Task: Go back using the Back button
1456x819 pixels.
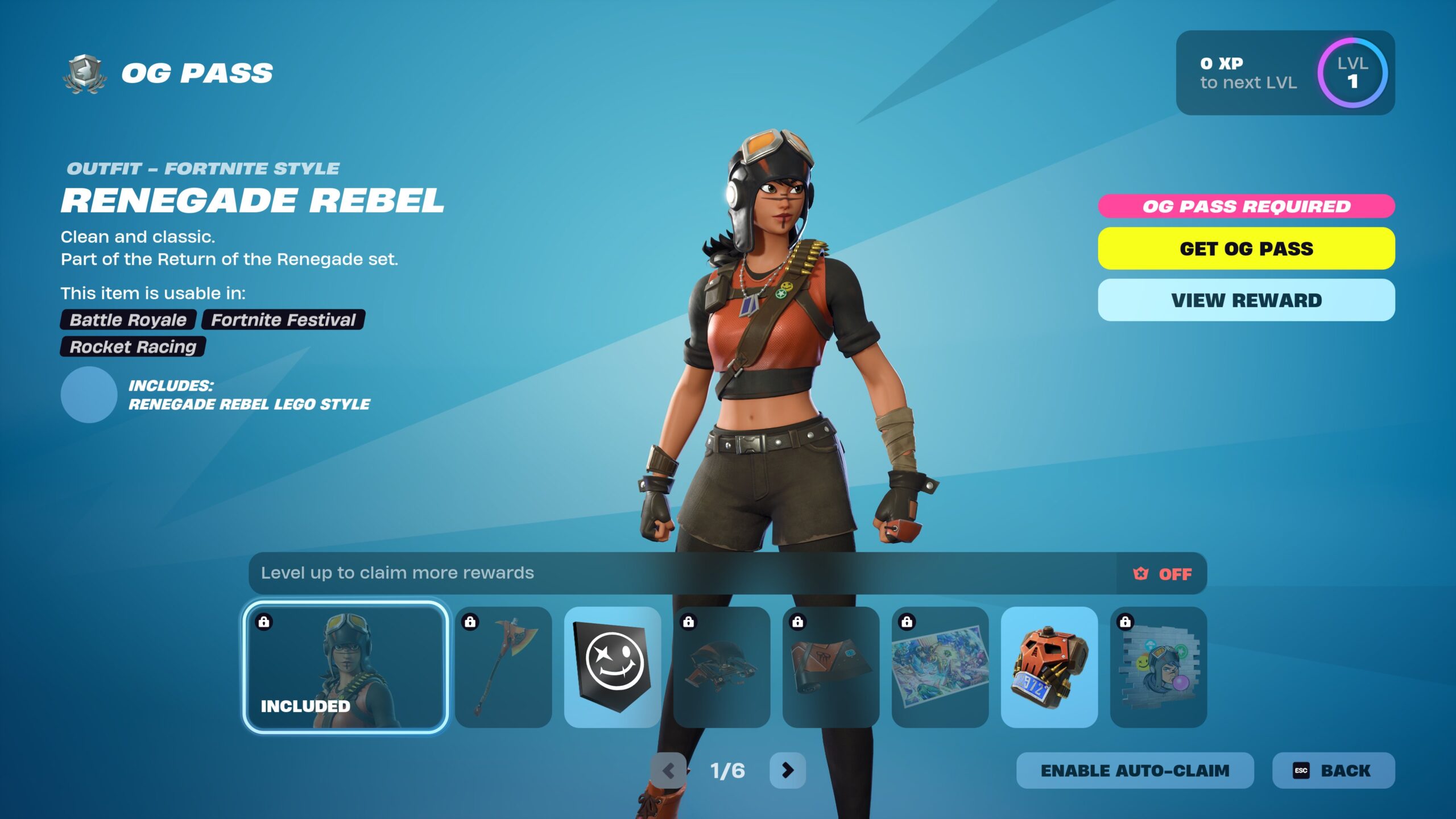Action: (x=1333, y=771)
